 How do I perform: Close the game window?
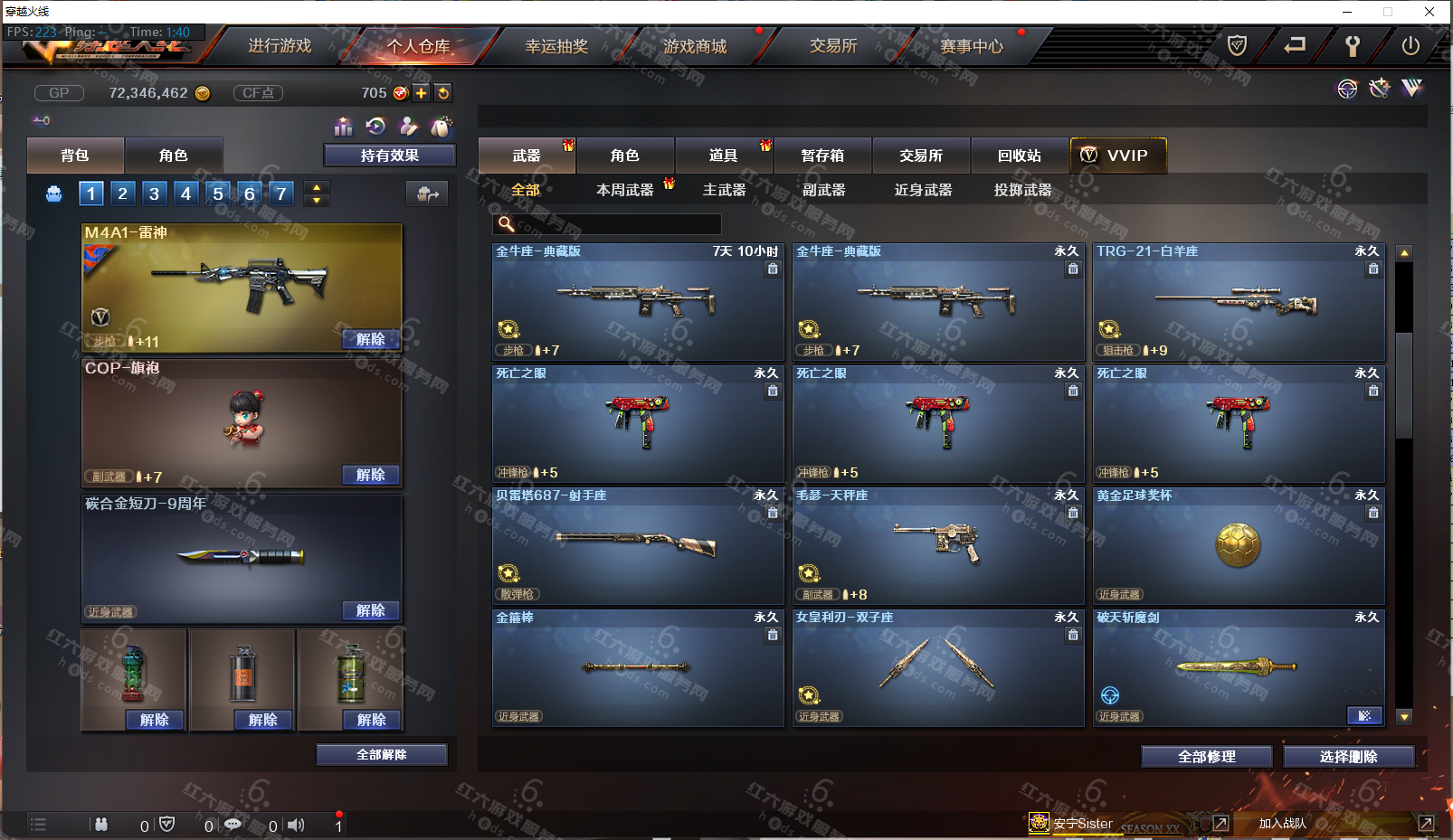pyautogui.click(x=1429, y=12)
